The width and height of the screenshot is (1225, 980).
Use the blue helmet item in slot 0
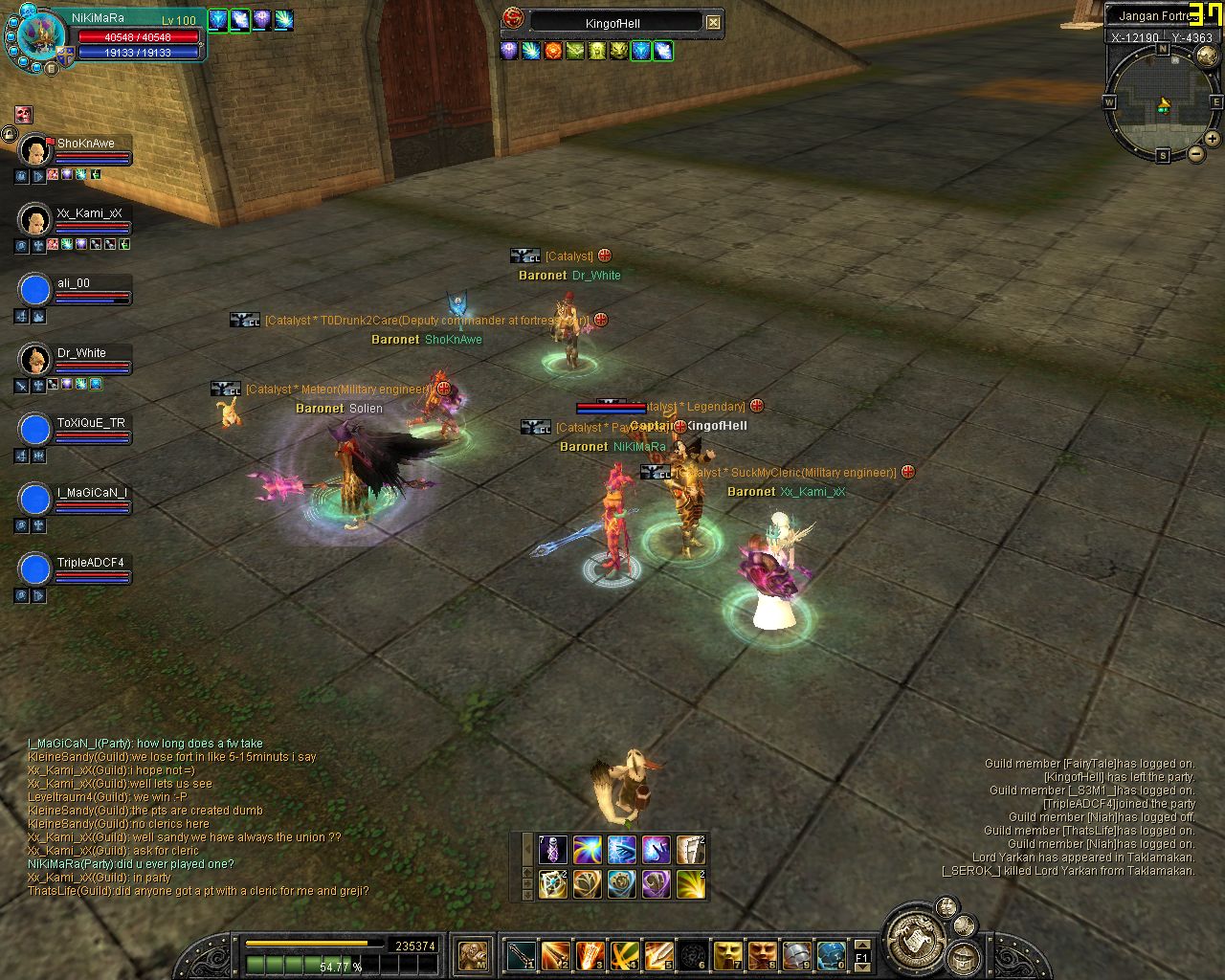coord(831,954)
